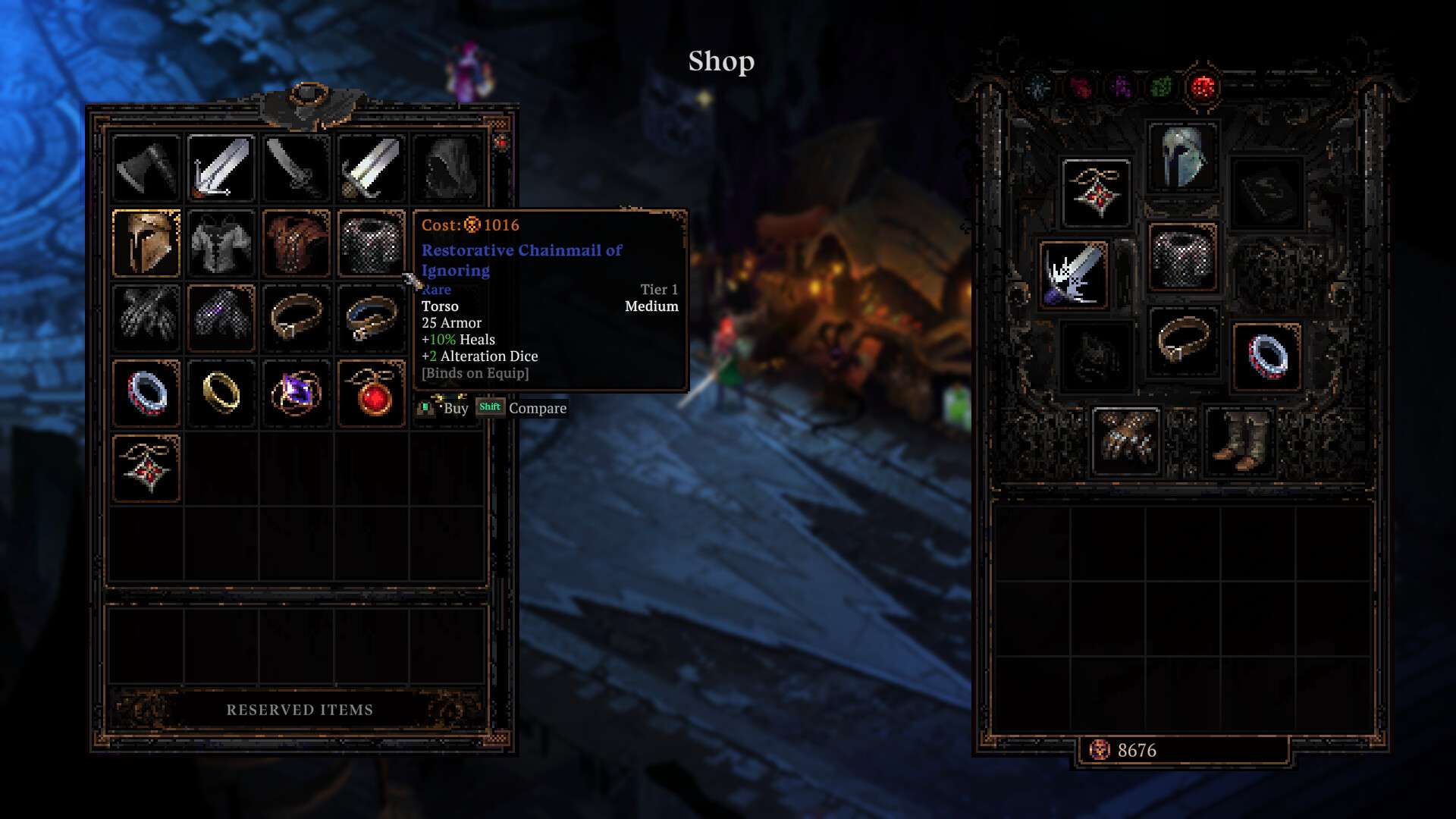Buy the Restorative Chainmail from the shop grid

coord(371,243)
